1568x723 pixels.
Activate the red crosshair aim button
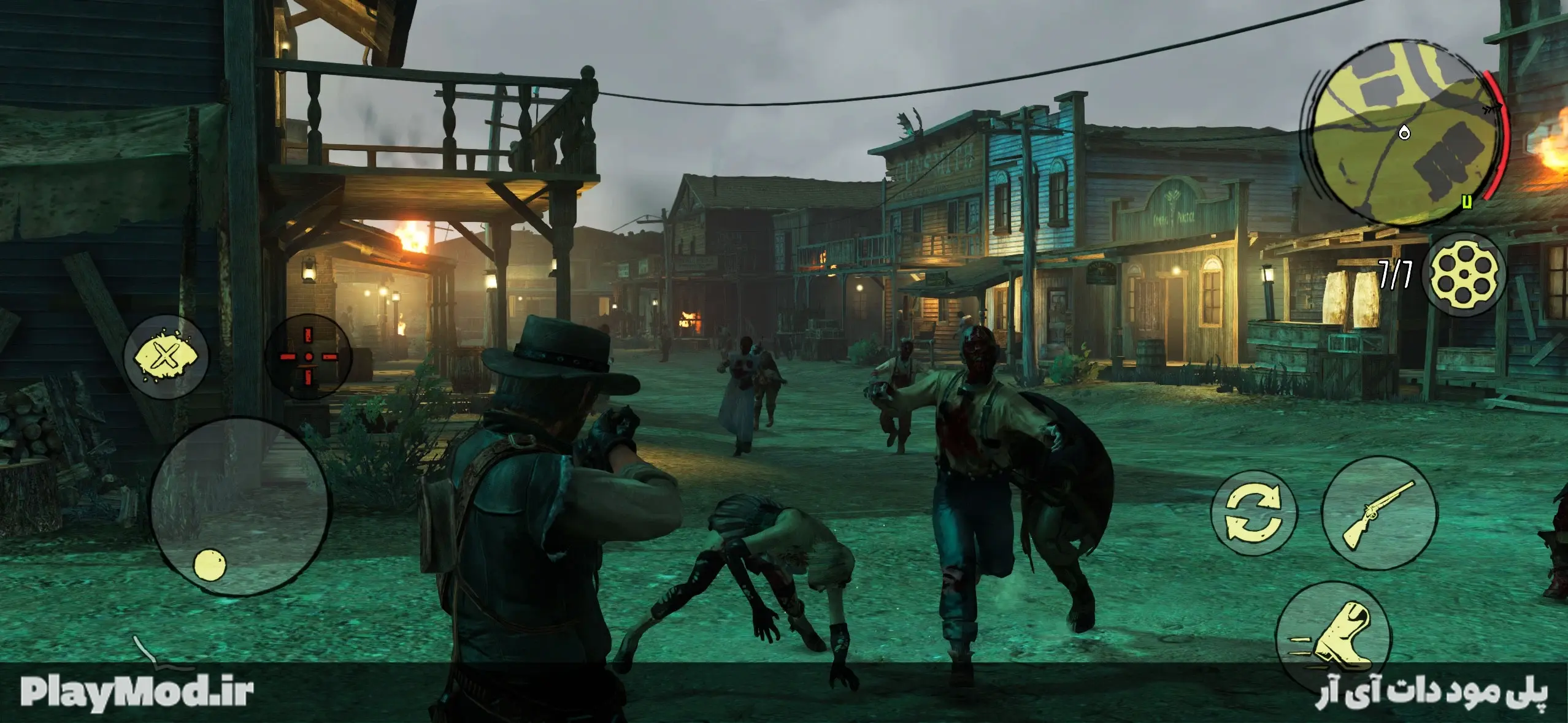(309, 357)
